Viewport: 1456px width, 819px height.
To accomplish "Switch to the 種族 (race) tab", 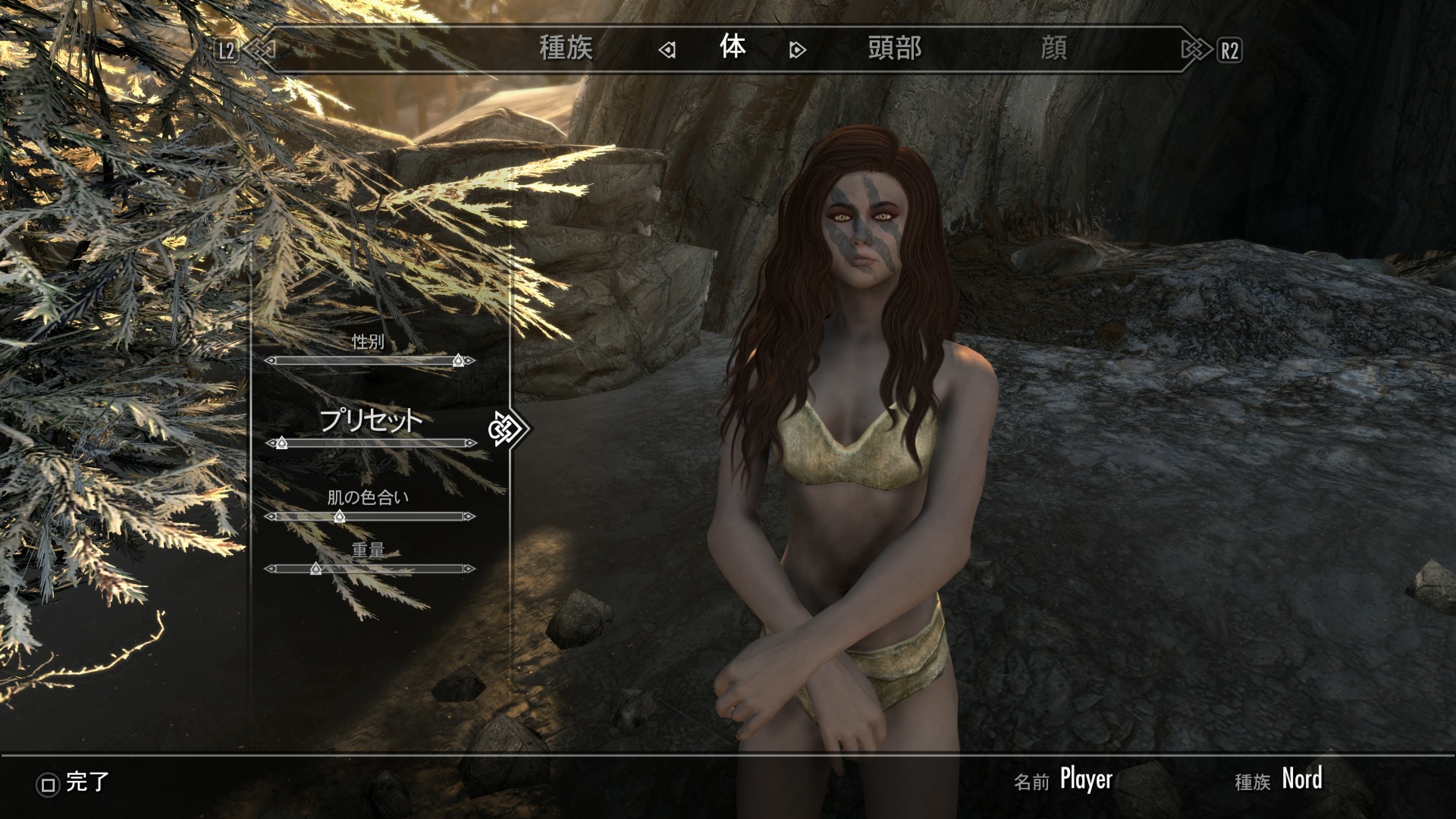I will pyautogui.click(x=566, y=49).
